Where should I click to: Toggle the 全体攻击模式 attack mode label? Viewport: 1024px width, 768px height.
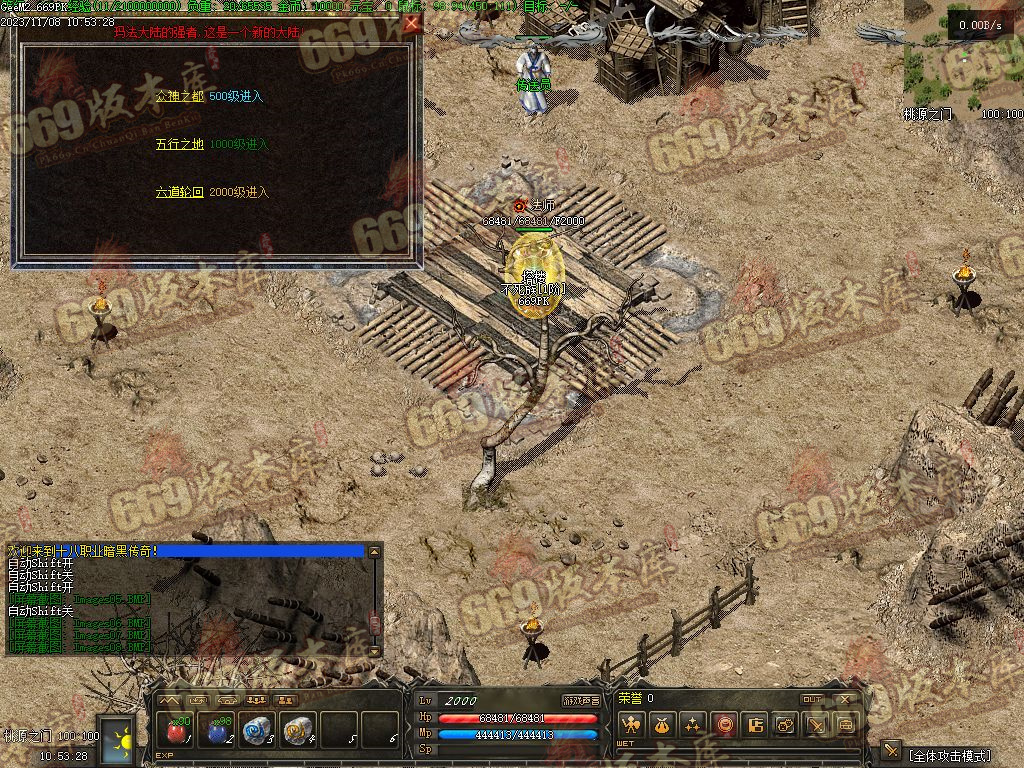pos(949,755)
